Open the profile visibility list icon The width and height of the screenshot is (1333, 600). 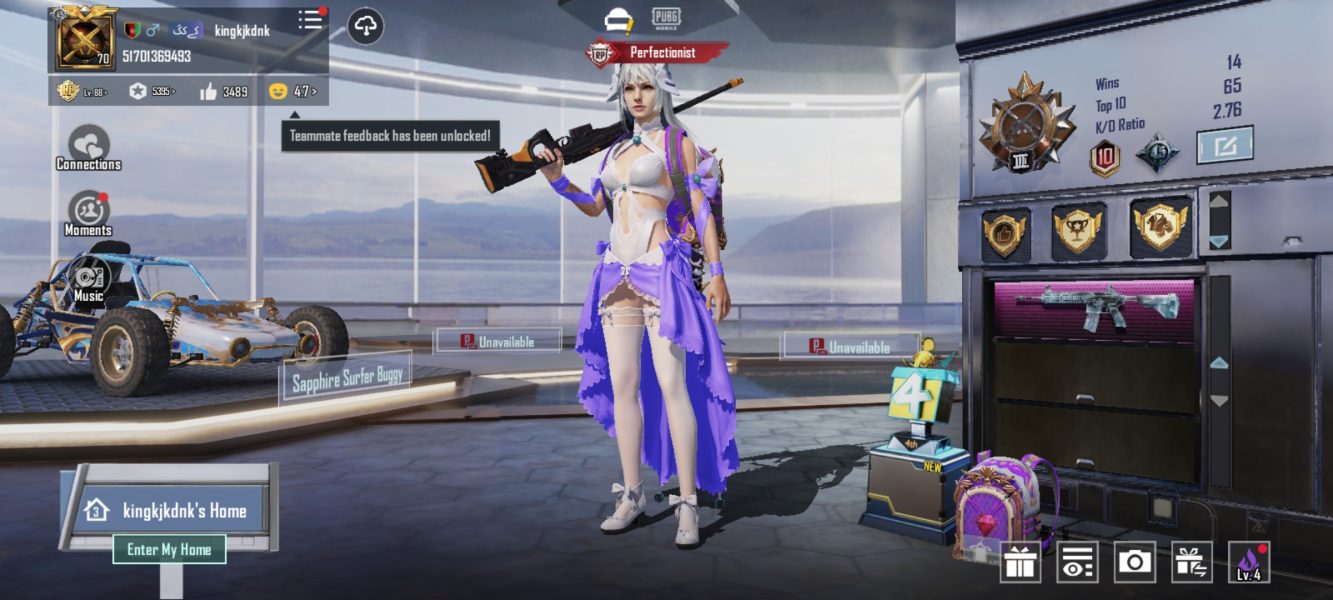(x=1077, y=562)
